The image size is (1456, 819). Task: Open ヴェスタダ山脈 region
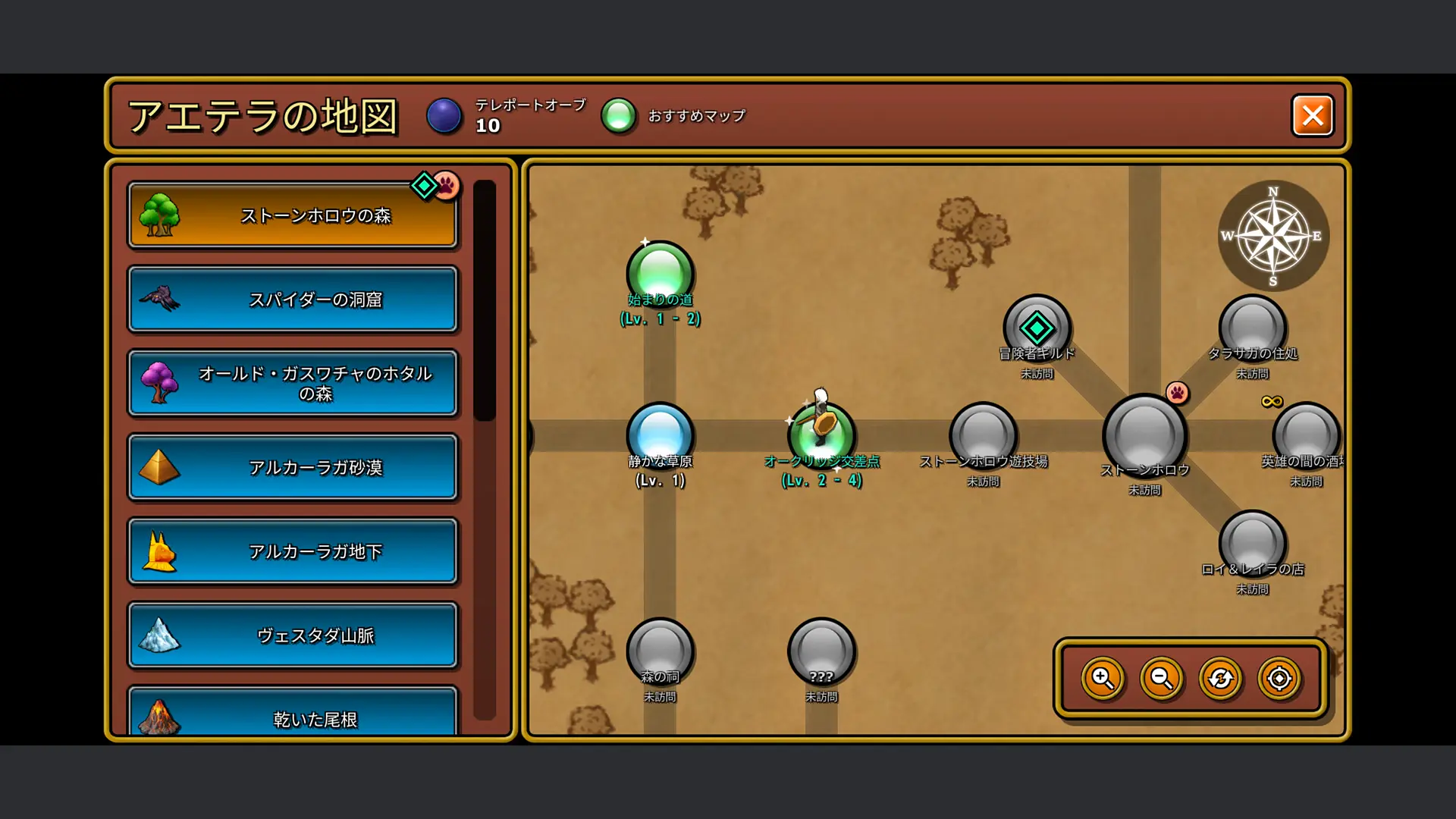click(x=293, y=635)
